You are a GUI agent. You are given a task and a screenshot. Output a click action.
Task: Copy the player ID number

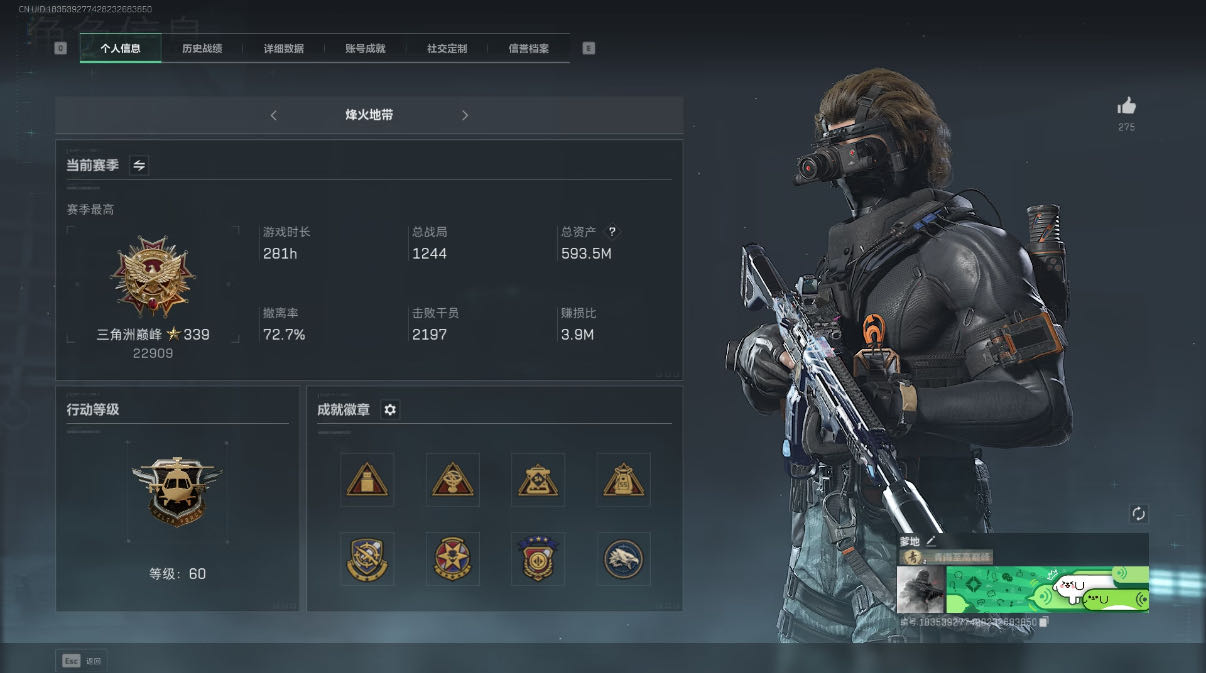[x=1044, y=622]
